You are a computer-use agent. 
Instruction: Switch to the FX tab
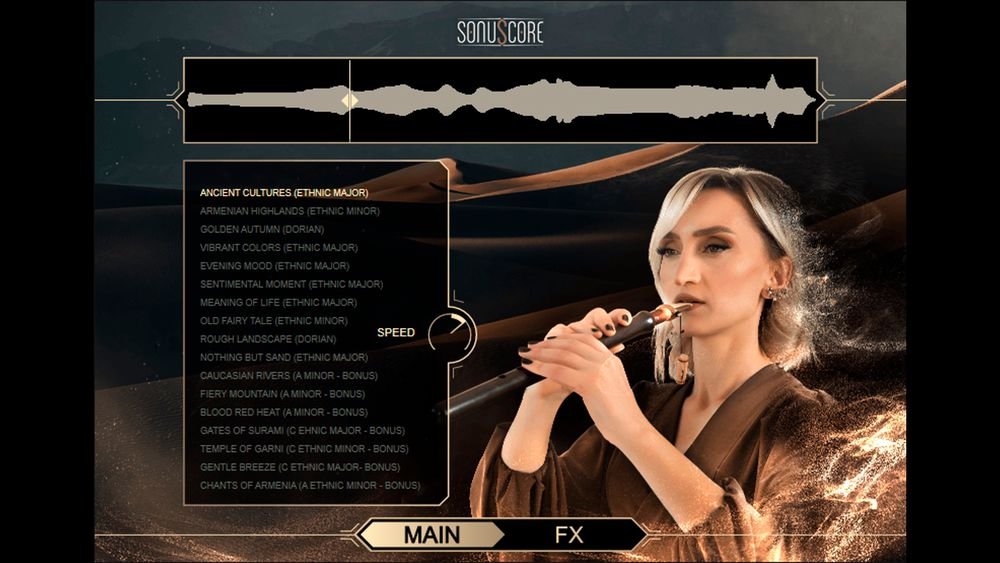(x=569, y=535)
